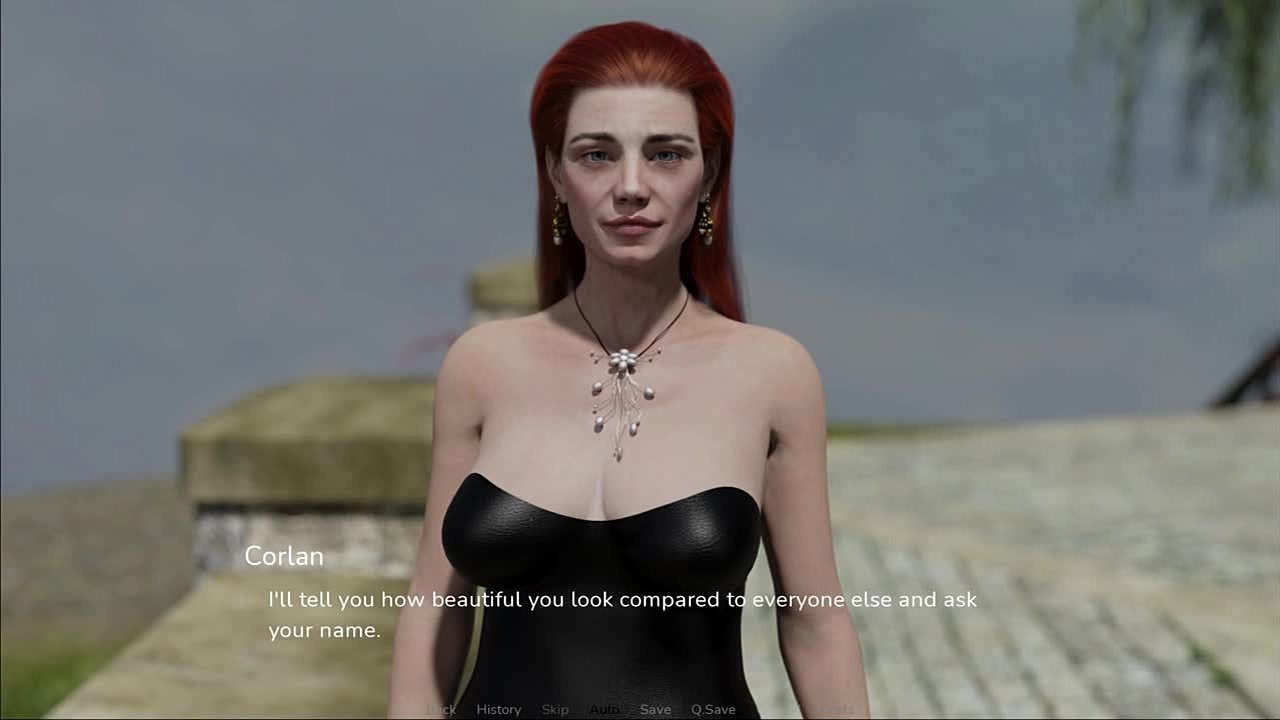Activate Skip in the quick menu
This screenshot has height=720, width=1280.
555,709
